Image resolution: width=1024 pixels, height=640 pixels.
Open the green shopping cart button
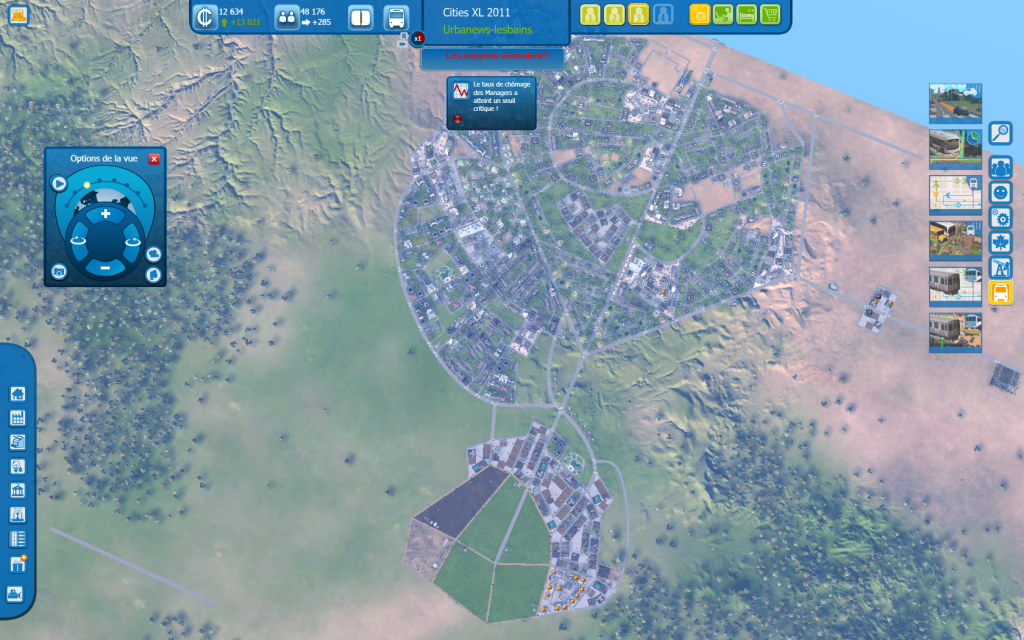[770, 15]
